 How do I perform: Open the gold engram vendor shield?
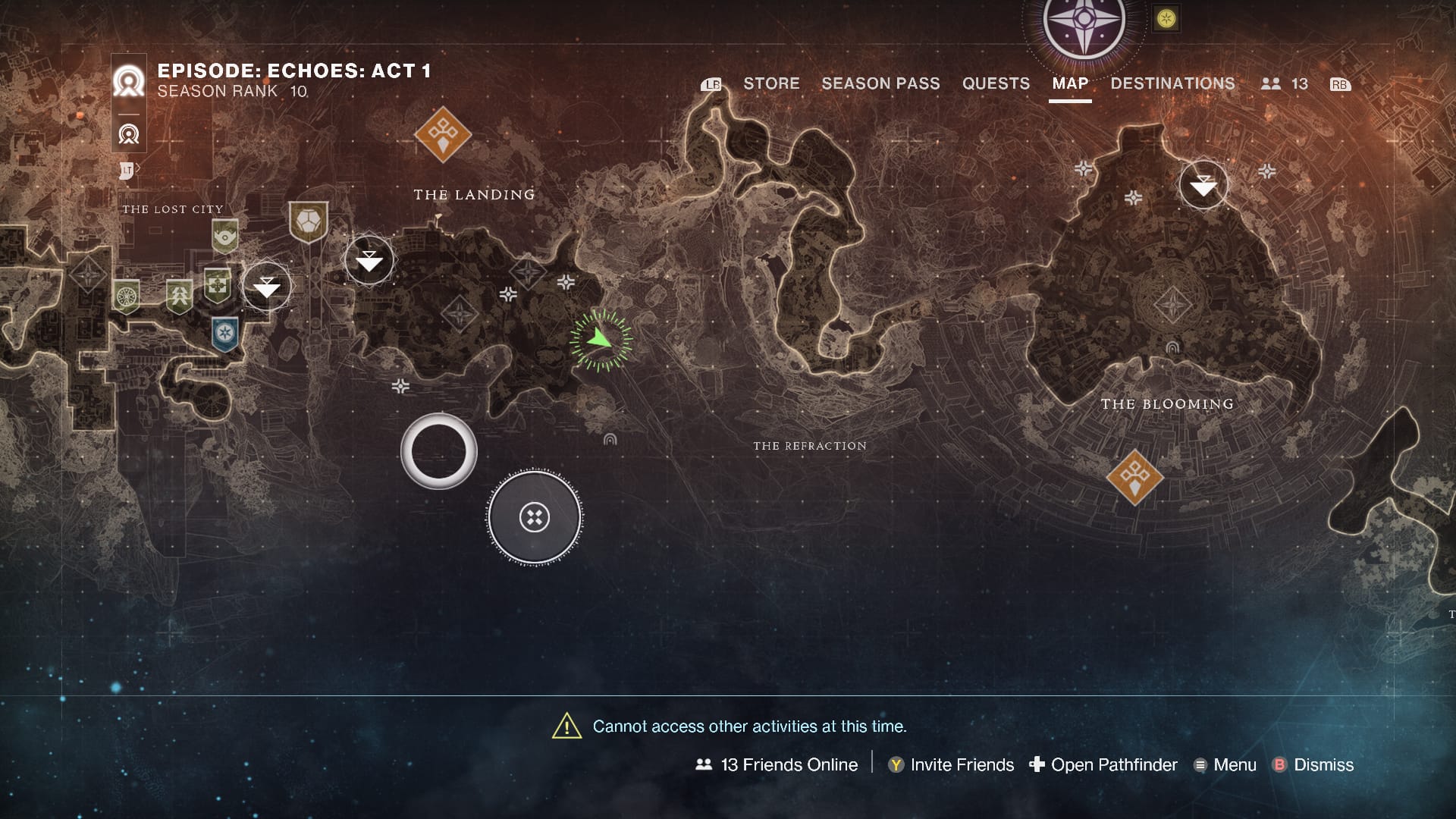309,221
